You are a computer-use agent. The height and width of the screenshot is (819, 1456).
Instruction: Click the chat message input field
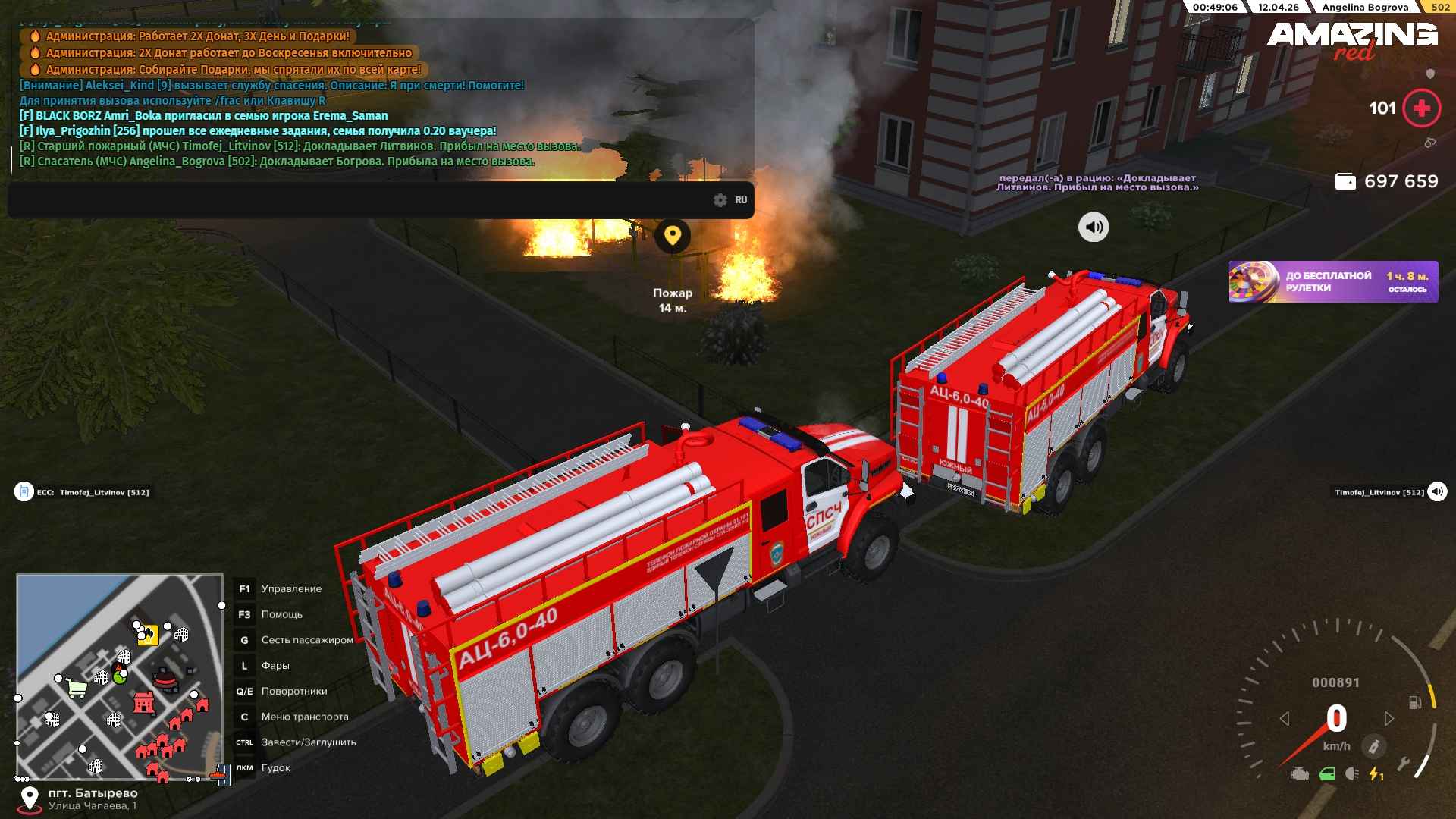tap(356, 200)
